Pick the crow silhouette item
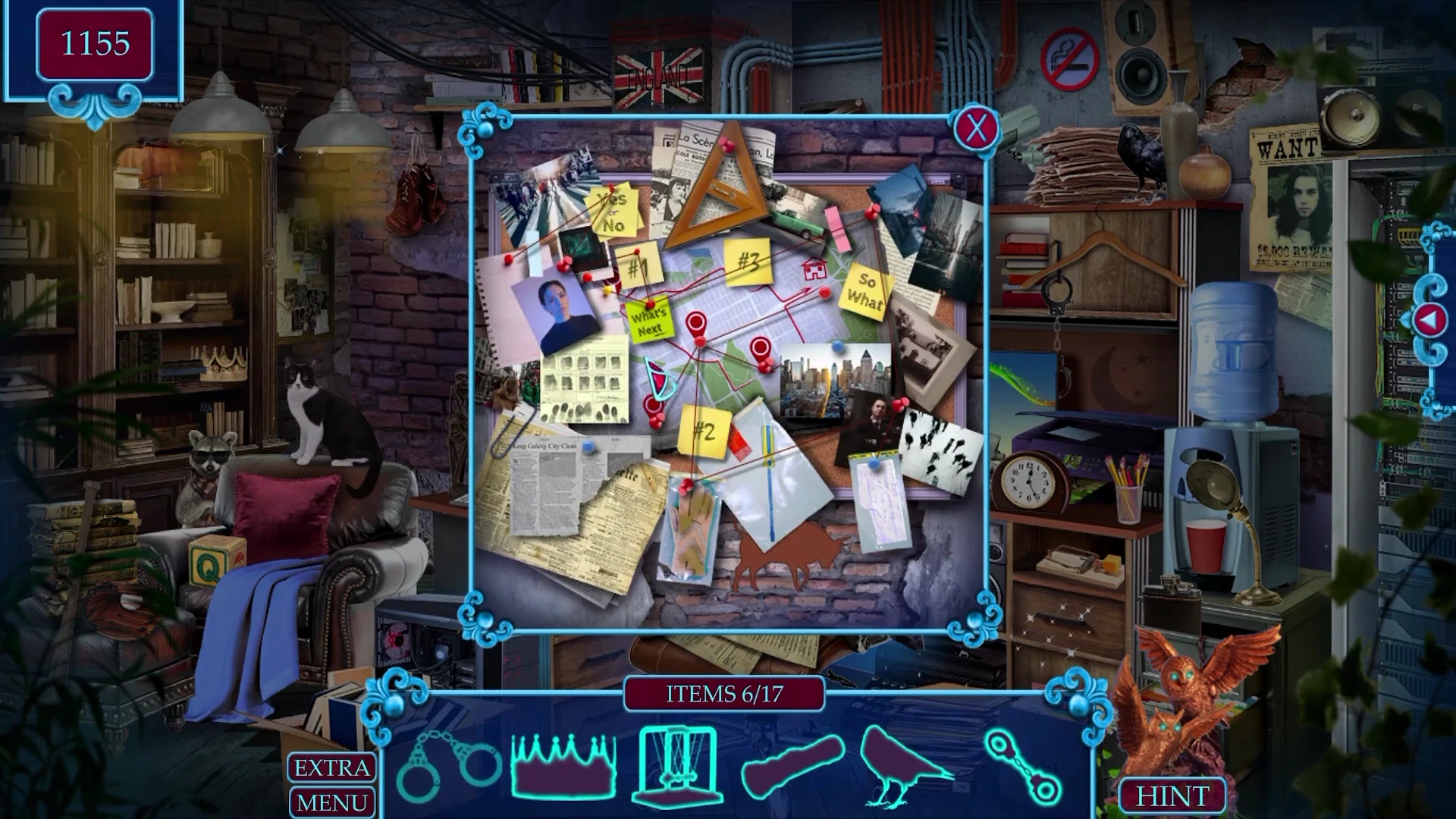 (x=901, y=766)
